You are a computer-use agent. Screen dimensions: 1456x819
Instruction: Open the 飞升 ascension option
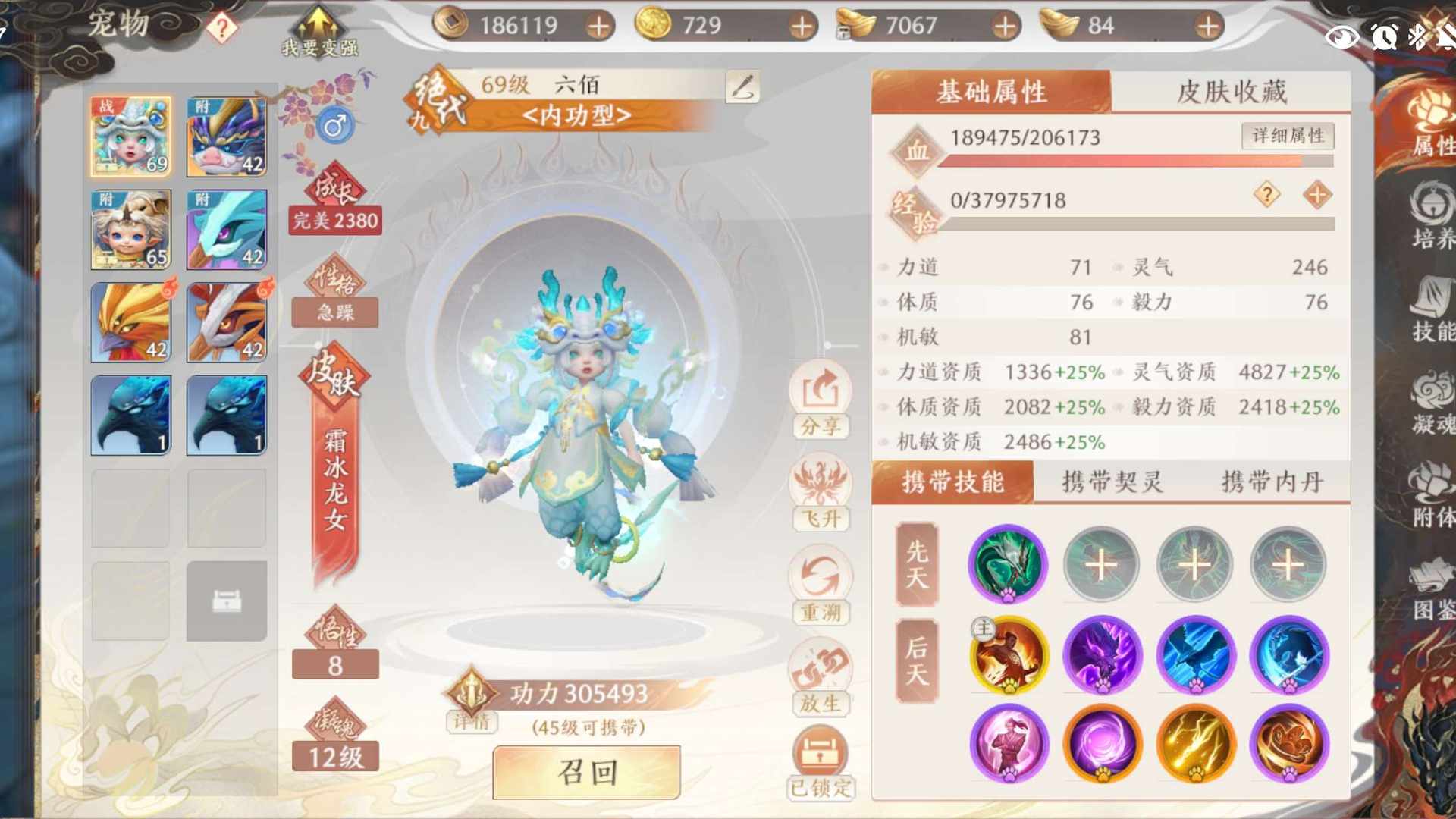pos(821,493)
